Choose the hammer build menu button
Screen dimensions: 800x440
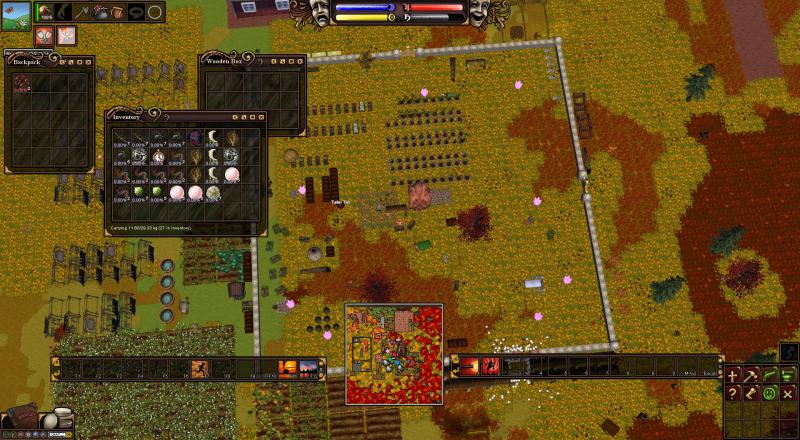[751, 376]
